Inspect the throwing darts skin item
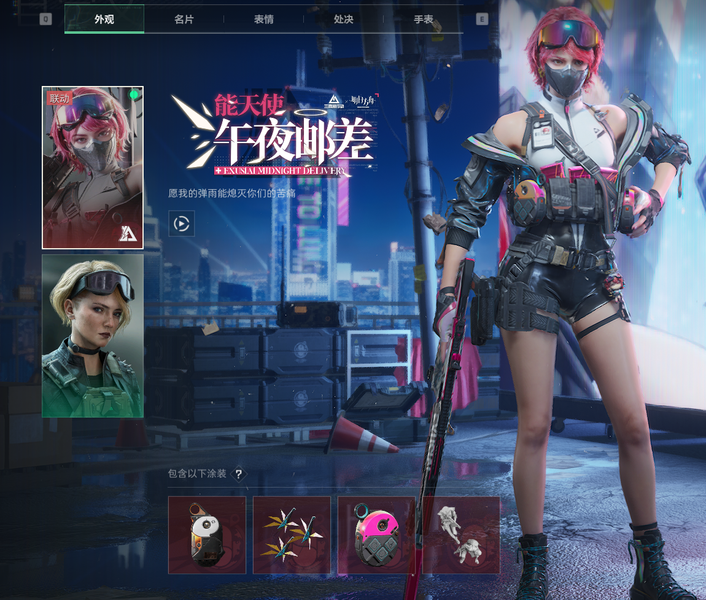 tap(292, 535)
